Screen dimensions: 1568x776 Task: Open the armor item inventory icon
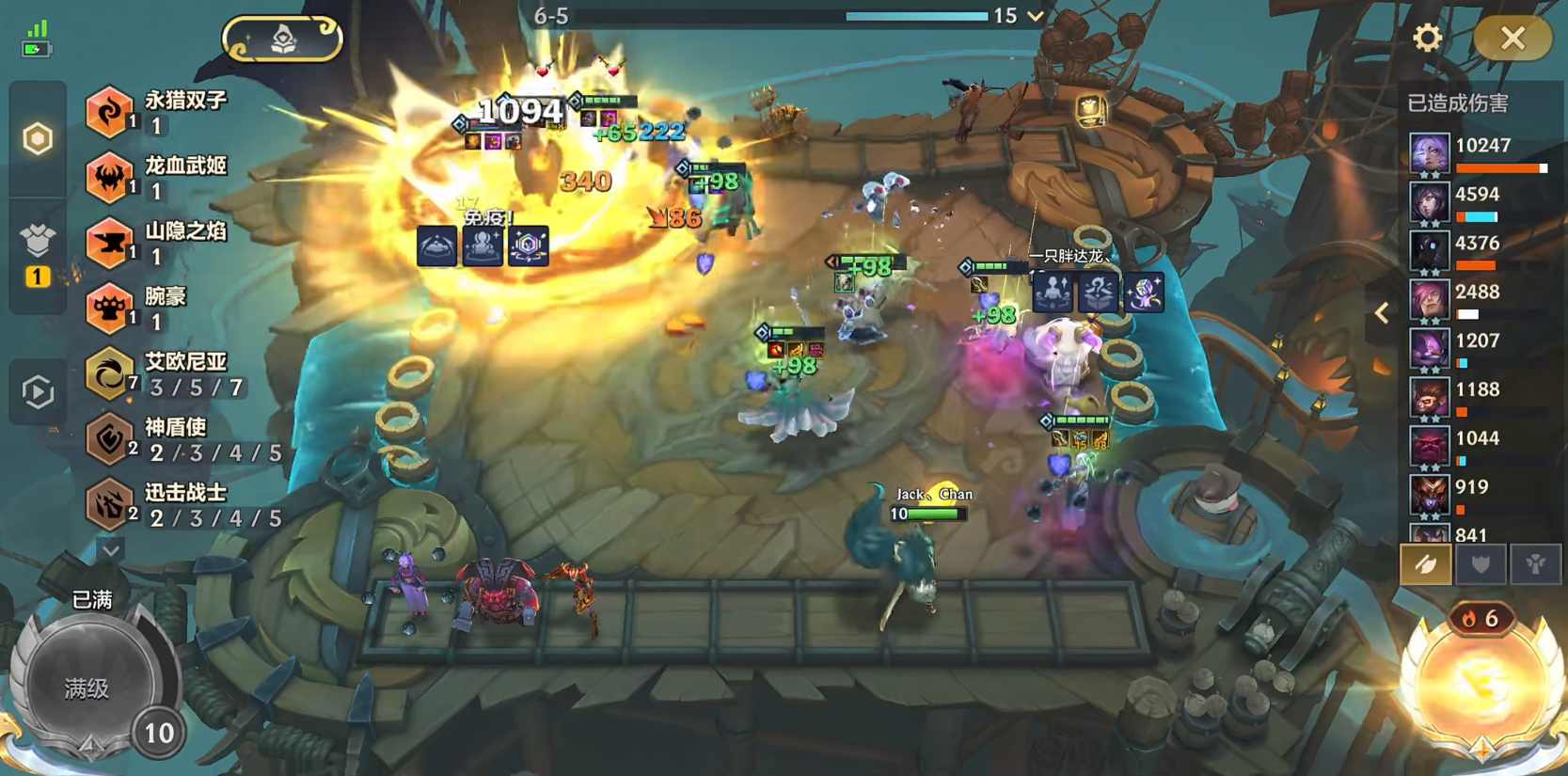pos(38,243)
